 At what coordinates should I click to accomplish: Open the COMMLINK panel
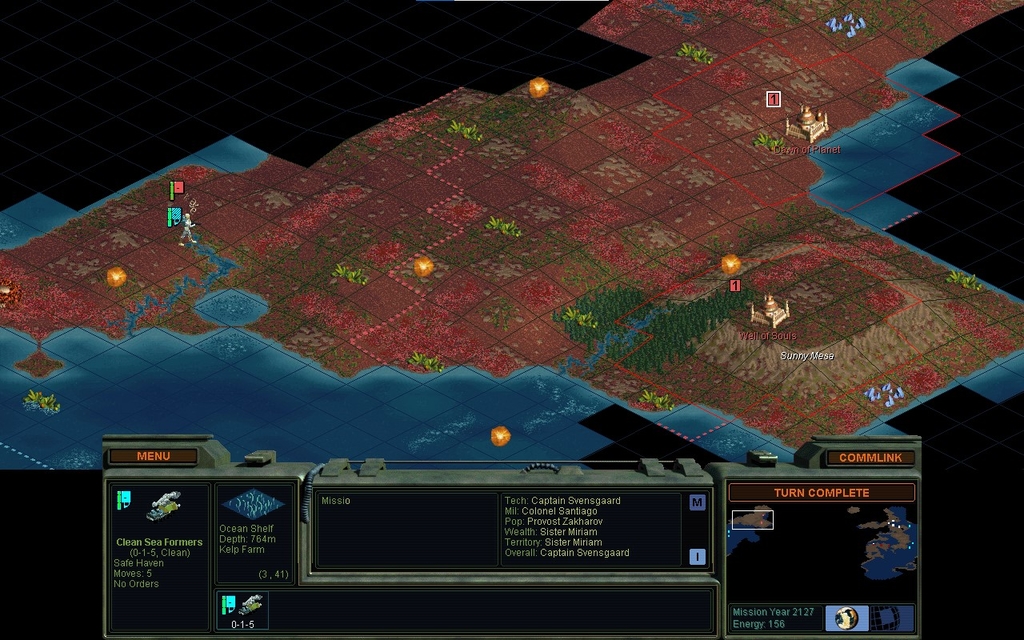[869, 457]
